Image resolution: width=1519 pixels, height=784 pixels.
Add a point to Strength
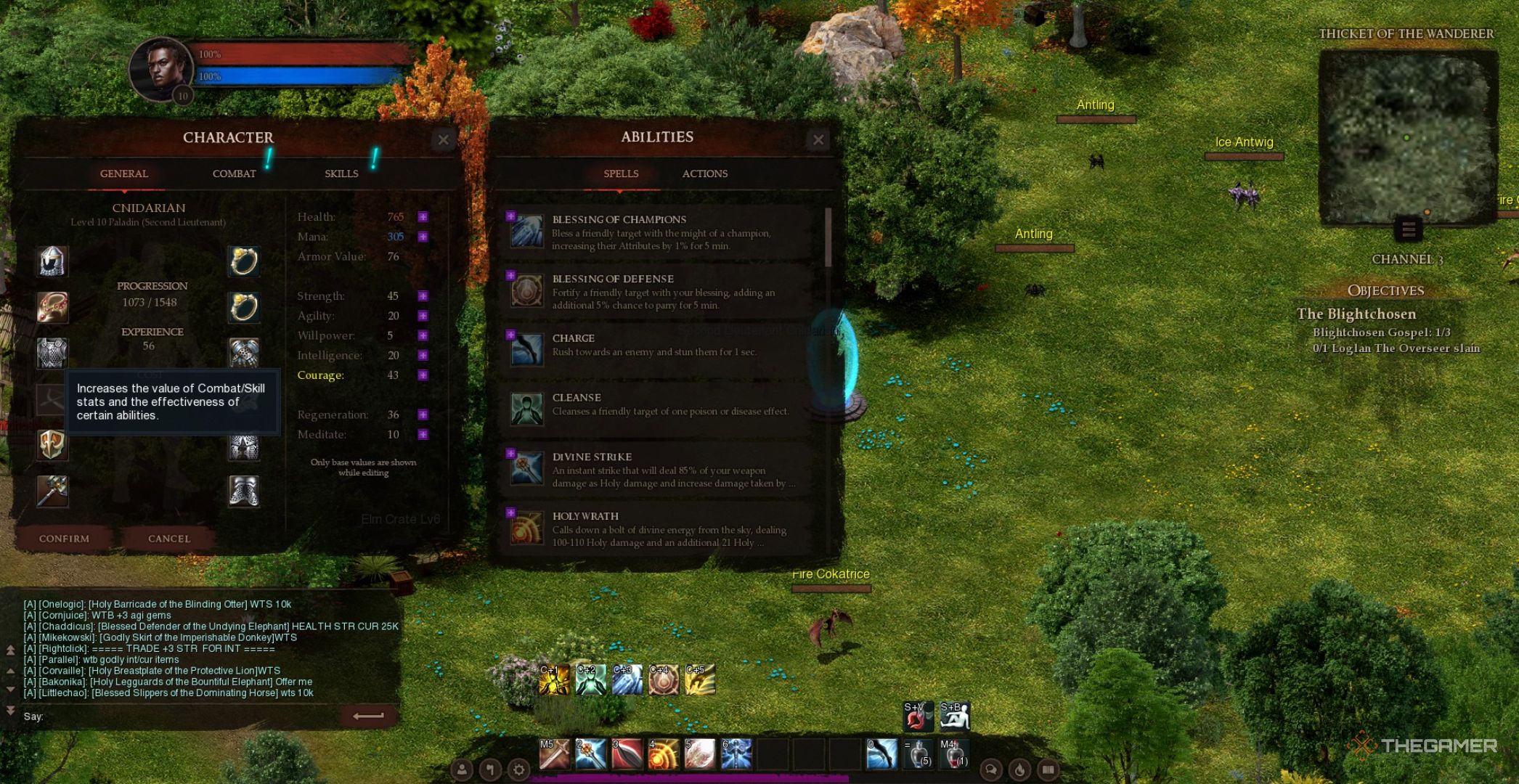click(x=423, y=296)
